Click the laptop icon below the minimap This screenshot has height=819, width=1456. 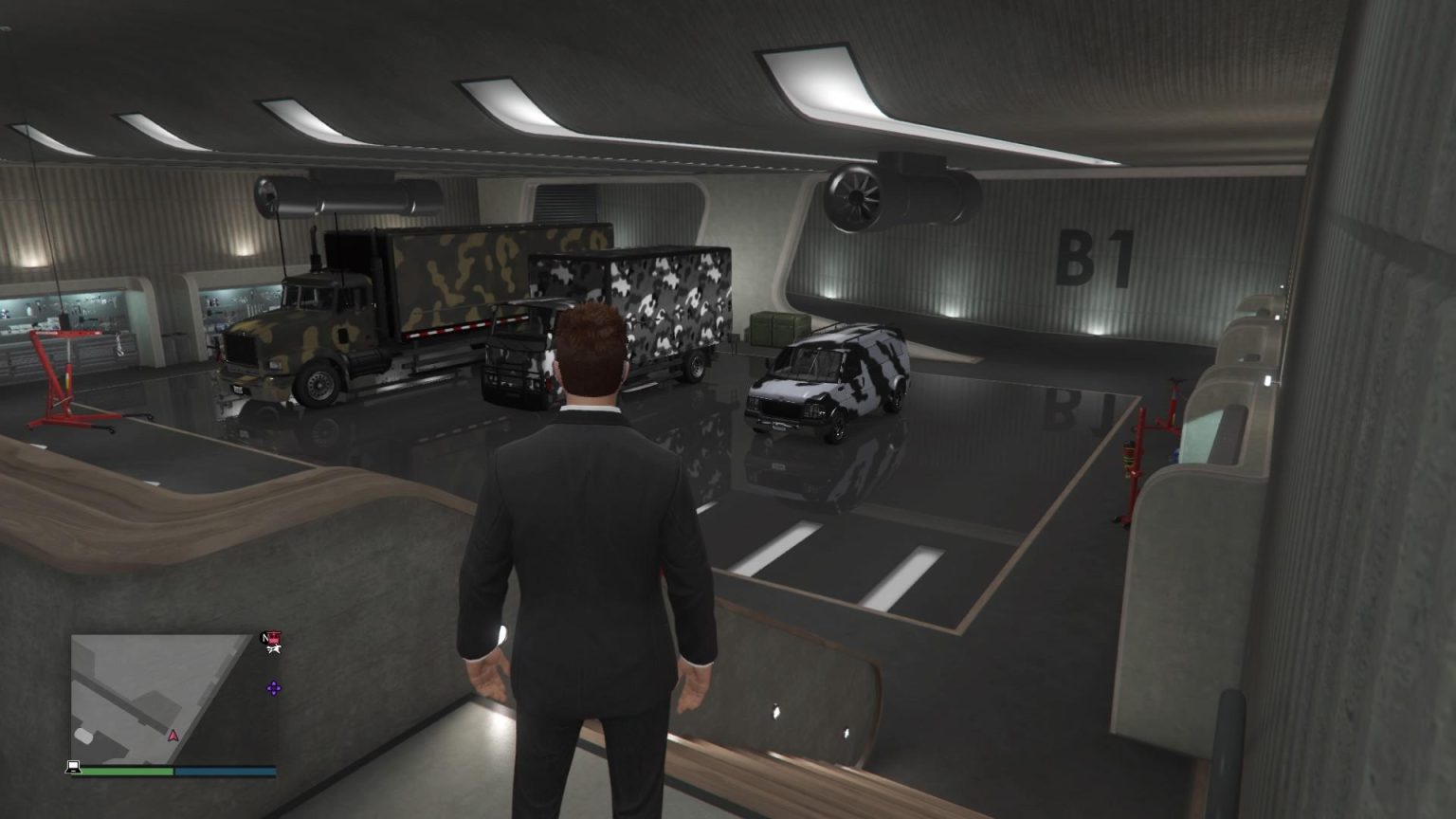74,768
